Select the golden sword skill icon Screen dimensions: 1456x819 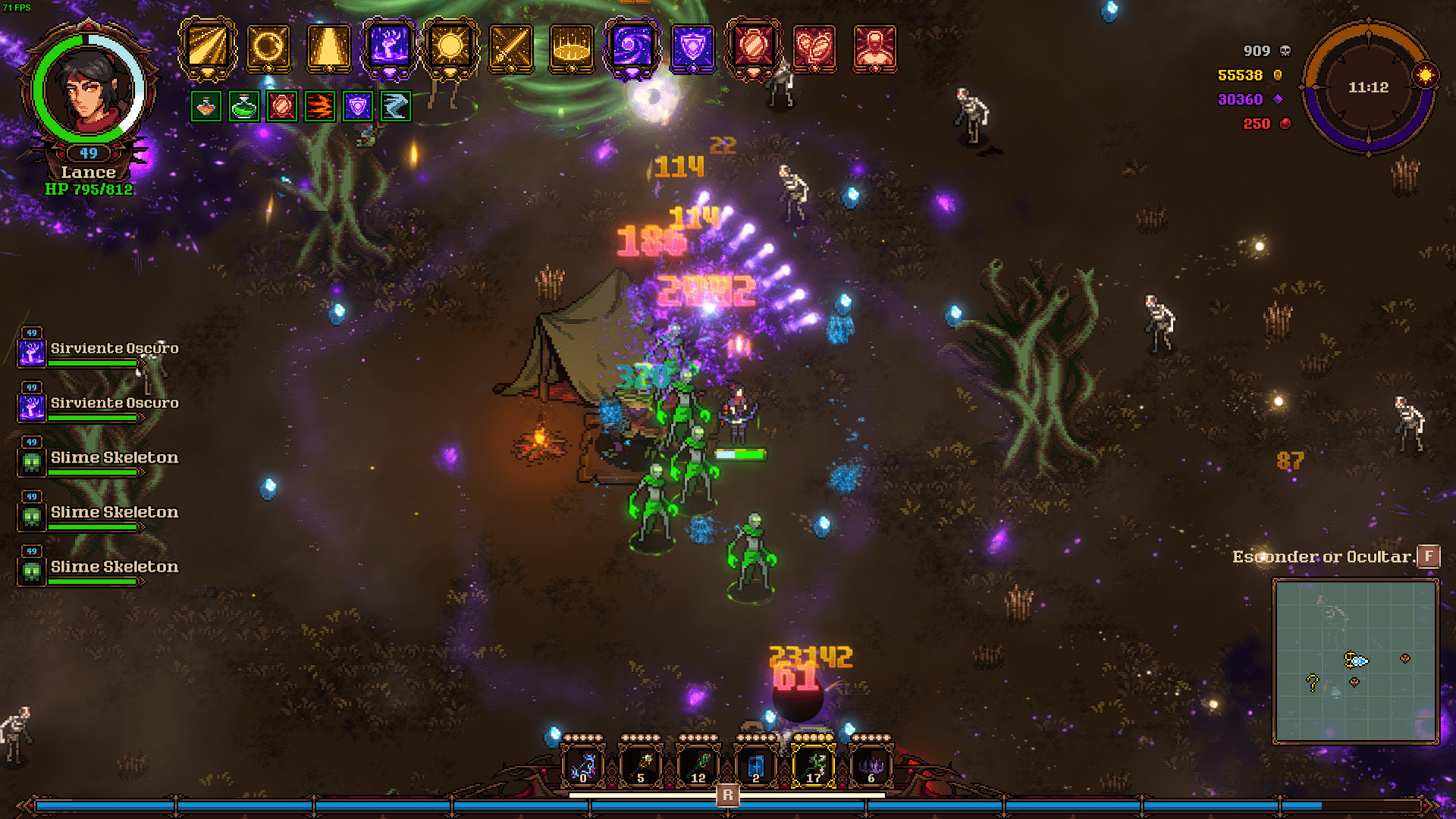pos(511,47)
